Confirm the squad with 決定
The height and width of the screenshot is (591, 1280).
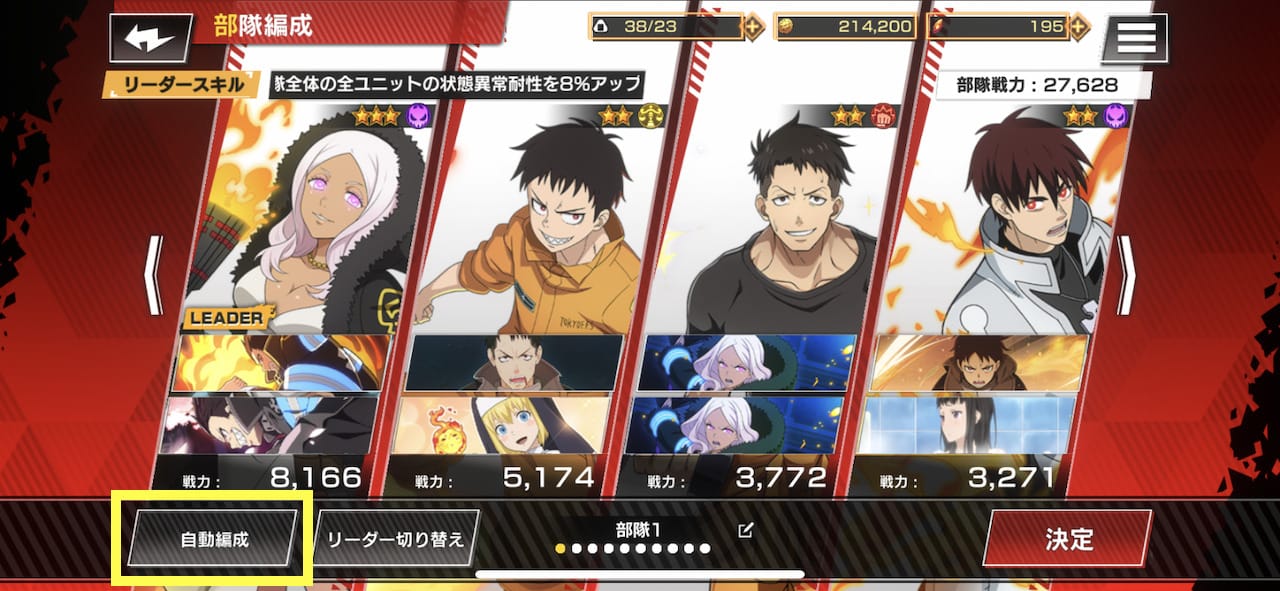coord(1068,539)
